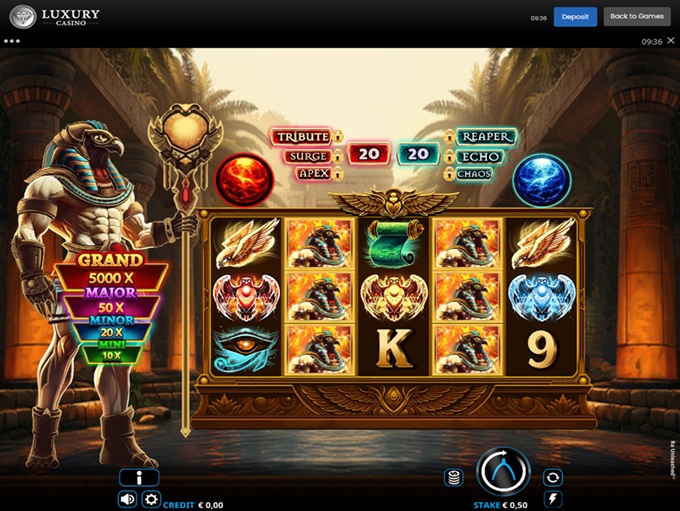The width and height of the screenshot is (680, 511).
Task: Close the game with the X icon
Action: (x=671, y=42)
